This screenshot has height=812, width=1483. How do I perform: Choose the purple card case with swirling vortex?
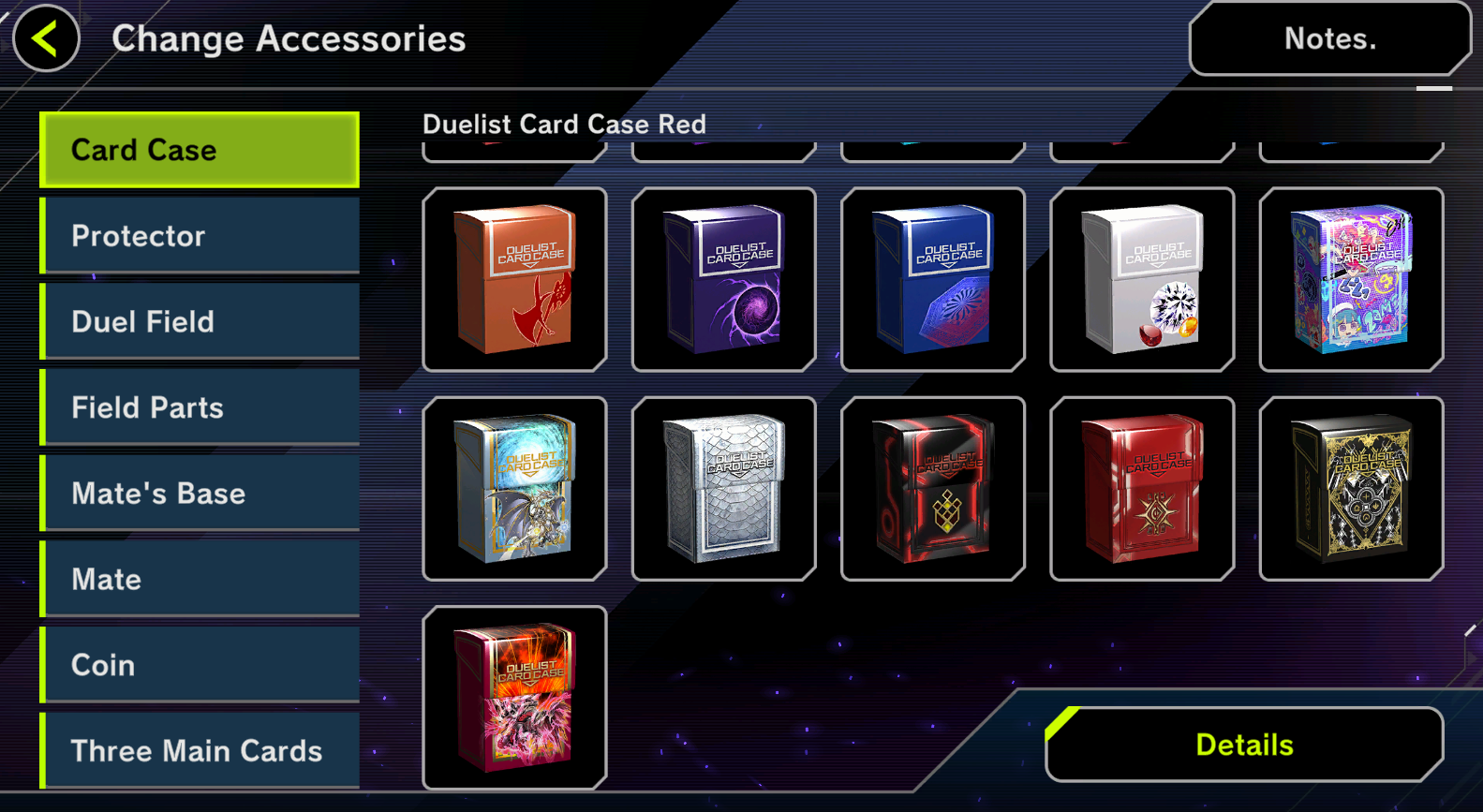[x=723, y=279]
